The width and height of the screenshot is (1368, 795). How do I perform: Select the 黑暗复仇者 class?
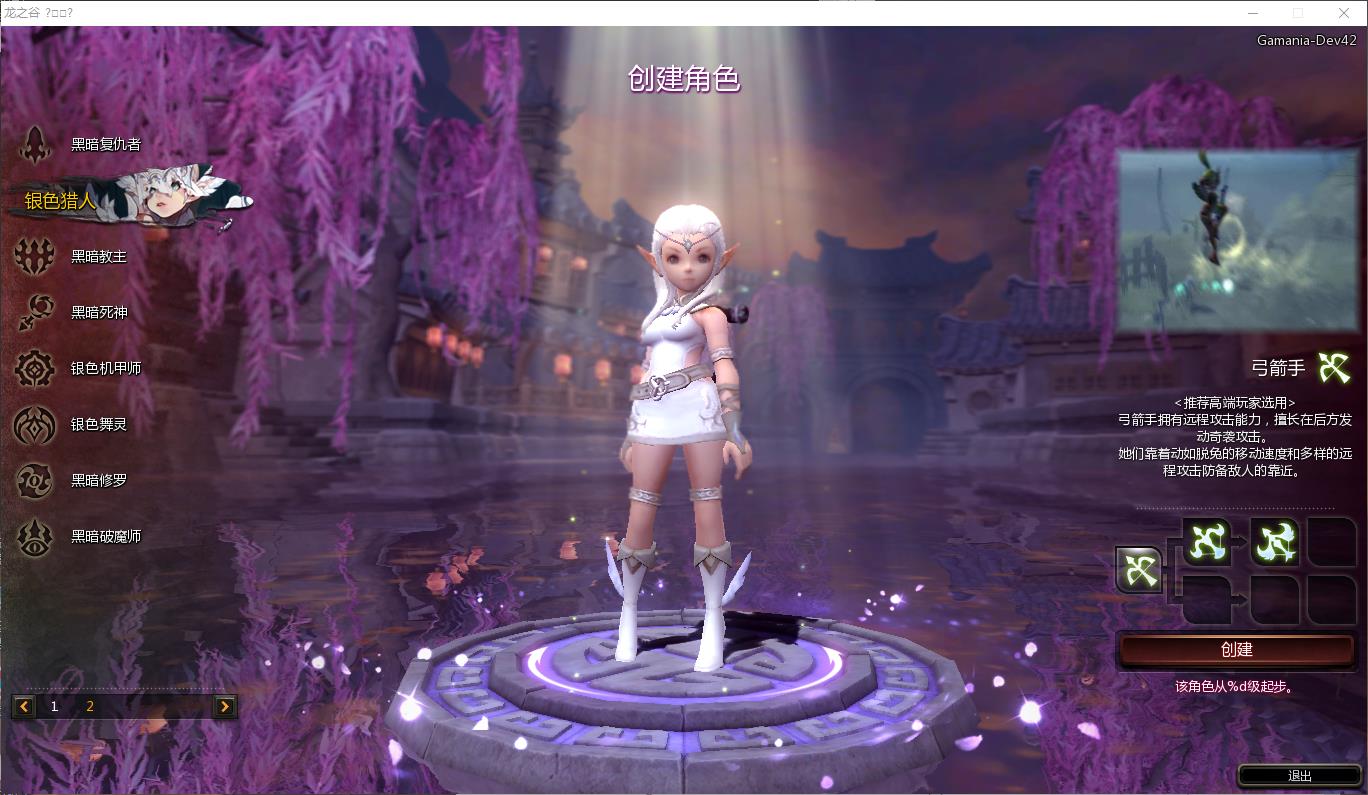104,144
